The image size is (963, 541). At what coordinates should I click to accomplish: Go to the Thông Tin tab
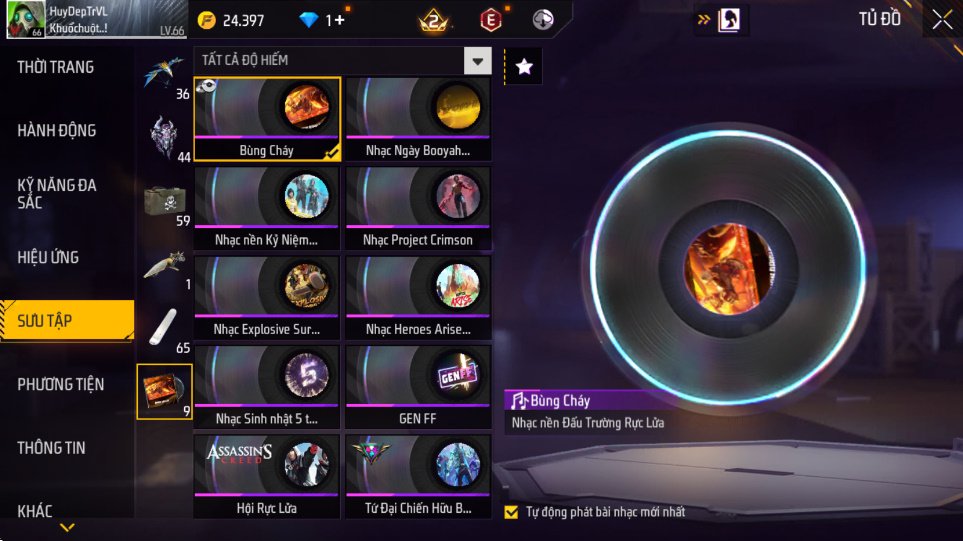point(52,448)
